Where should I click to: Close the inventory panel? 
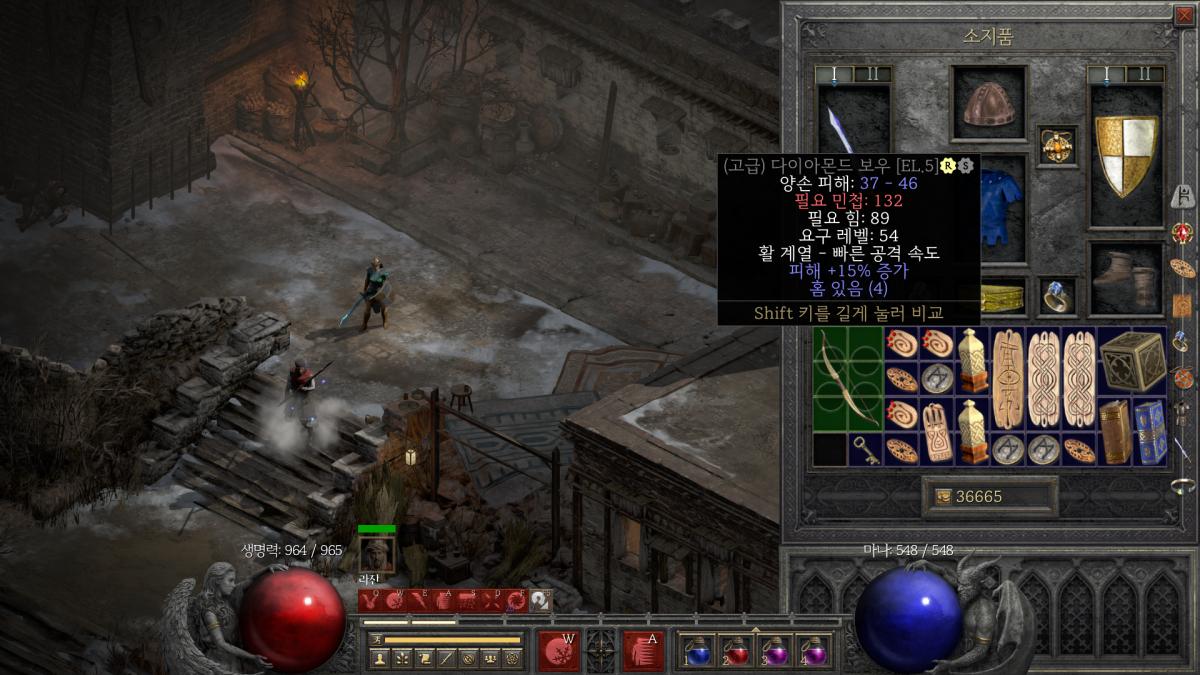click(1185, 14)
